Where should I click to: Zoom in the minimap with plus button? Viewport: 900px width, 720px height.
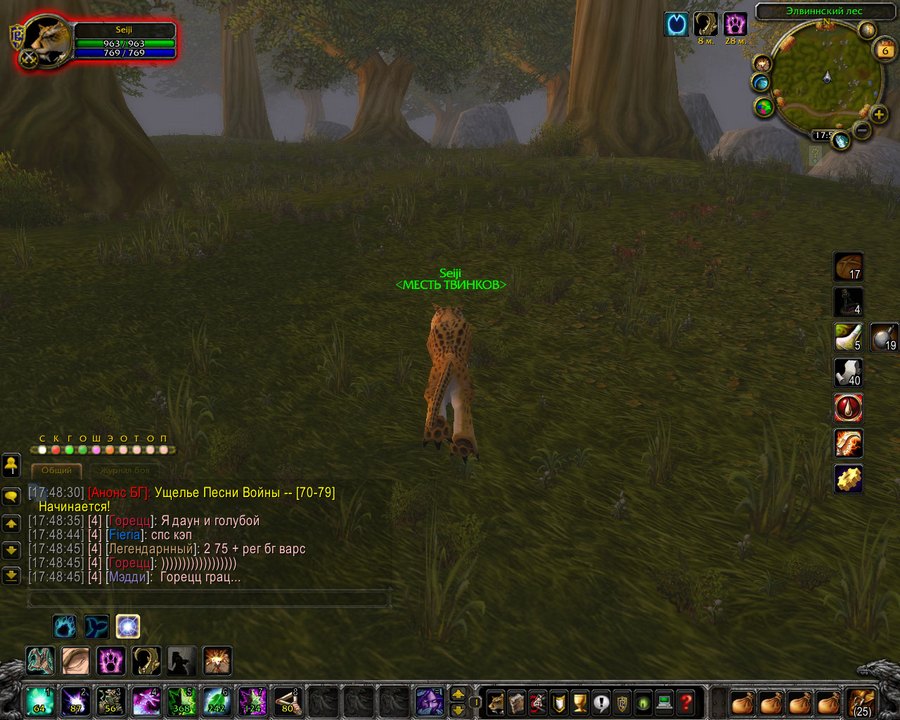click(x=879, y=114)
